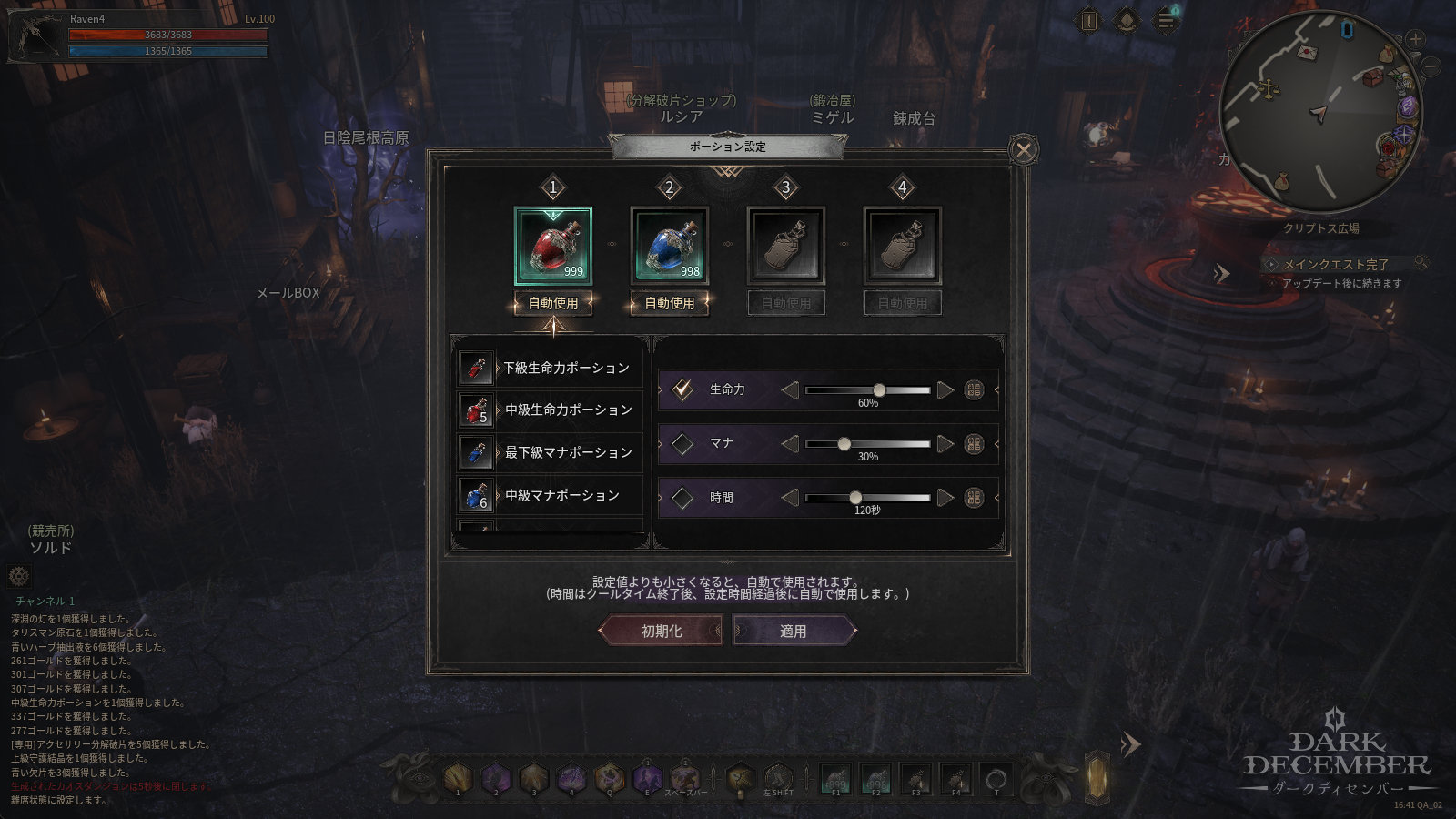The width and height of the screenshot is (1456, 819).
Task: Zoom in the minimap with plus button
Action: click(x=1415, y=39)
